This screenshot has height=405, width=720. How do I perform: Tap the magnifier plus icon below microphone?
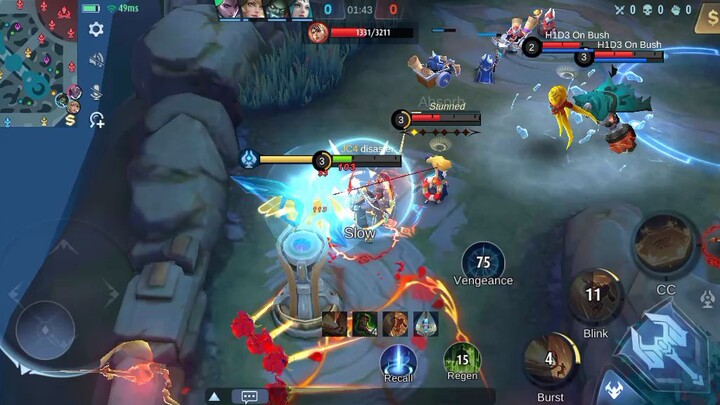(x=97, y=121)
